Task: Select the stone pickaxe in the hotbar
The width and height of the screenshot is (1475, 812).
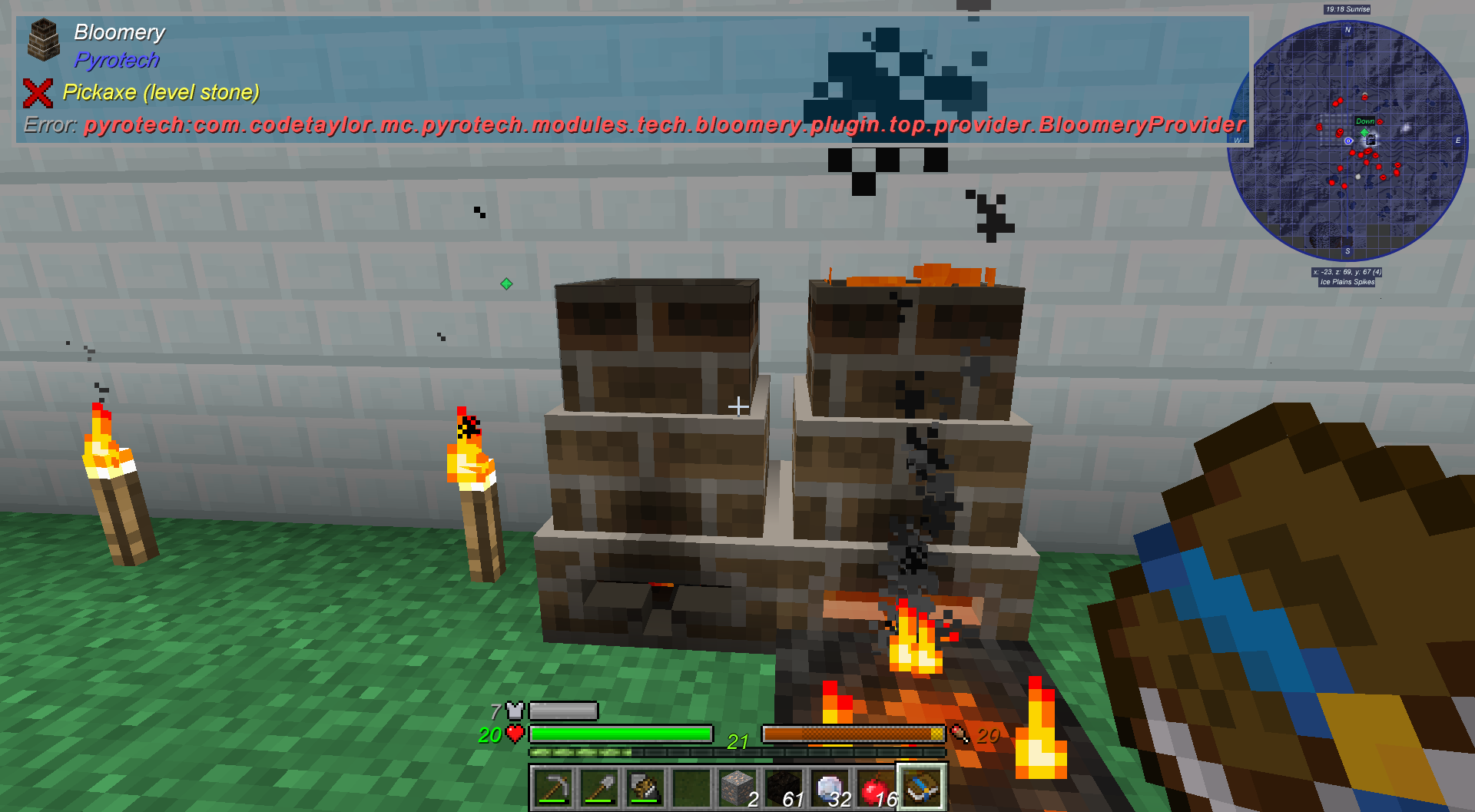Action: [555, 785]
